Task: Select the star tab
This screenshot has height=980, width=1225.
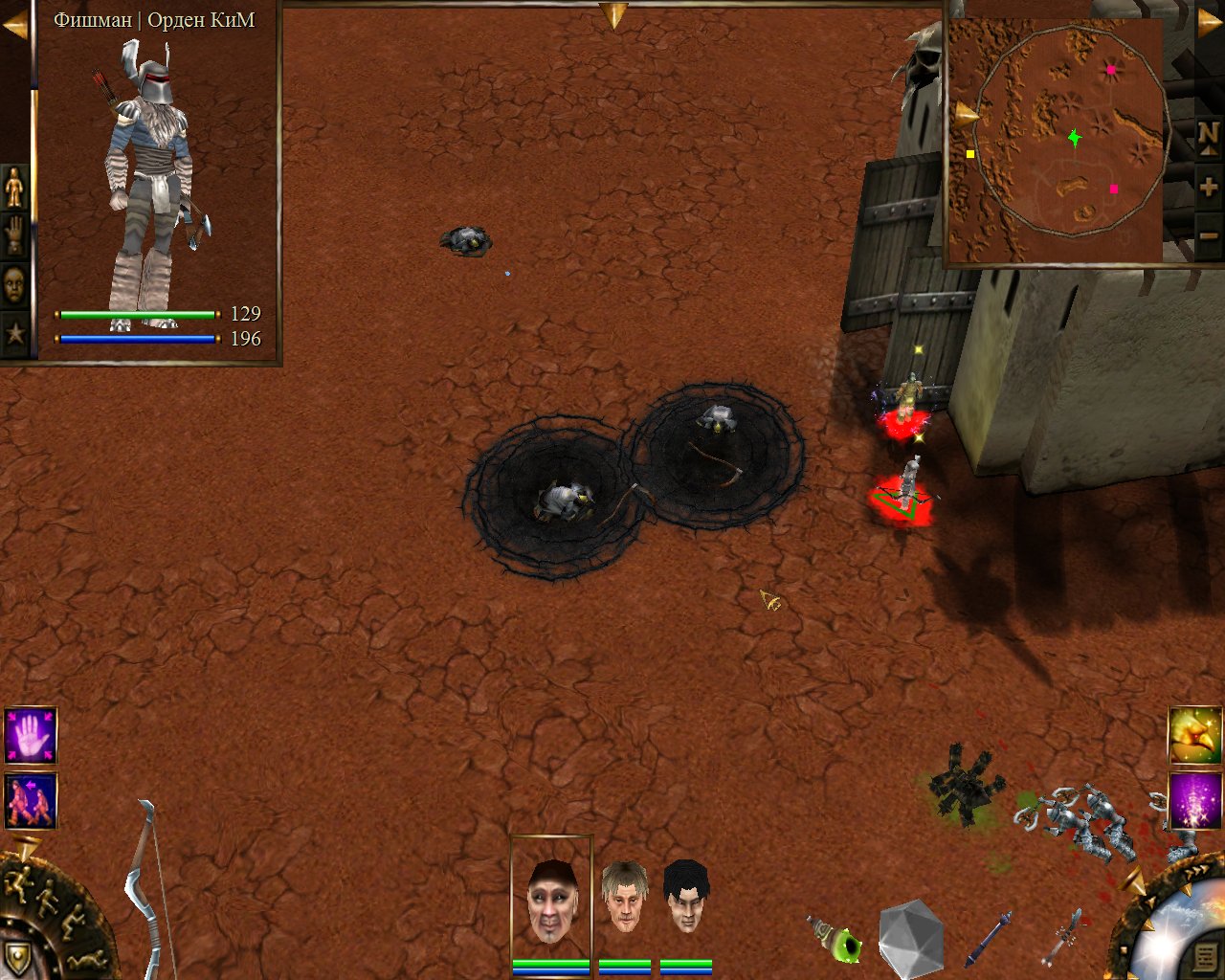Action: point(14,334)
